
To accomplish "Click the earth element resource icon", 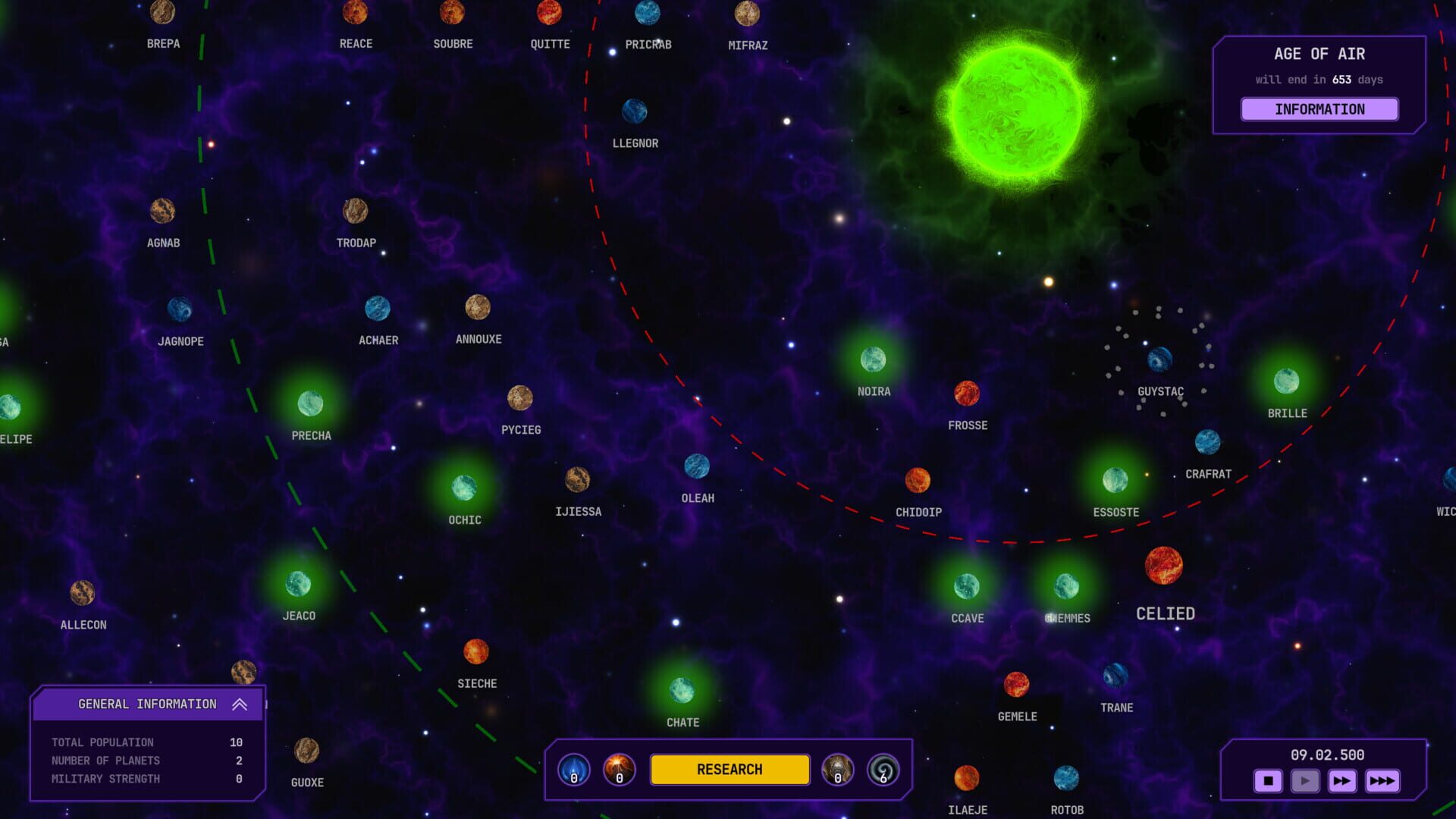I will [x=838, y=769].
